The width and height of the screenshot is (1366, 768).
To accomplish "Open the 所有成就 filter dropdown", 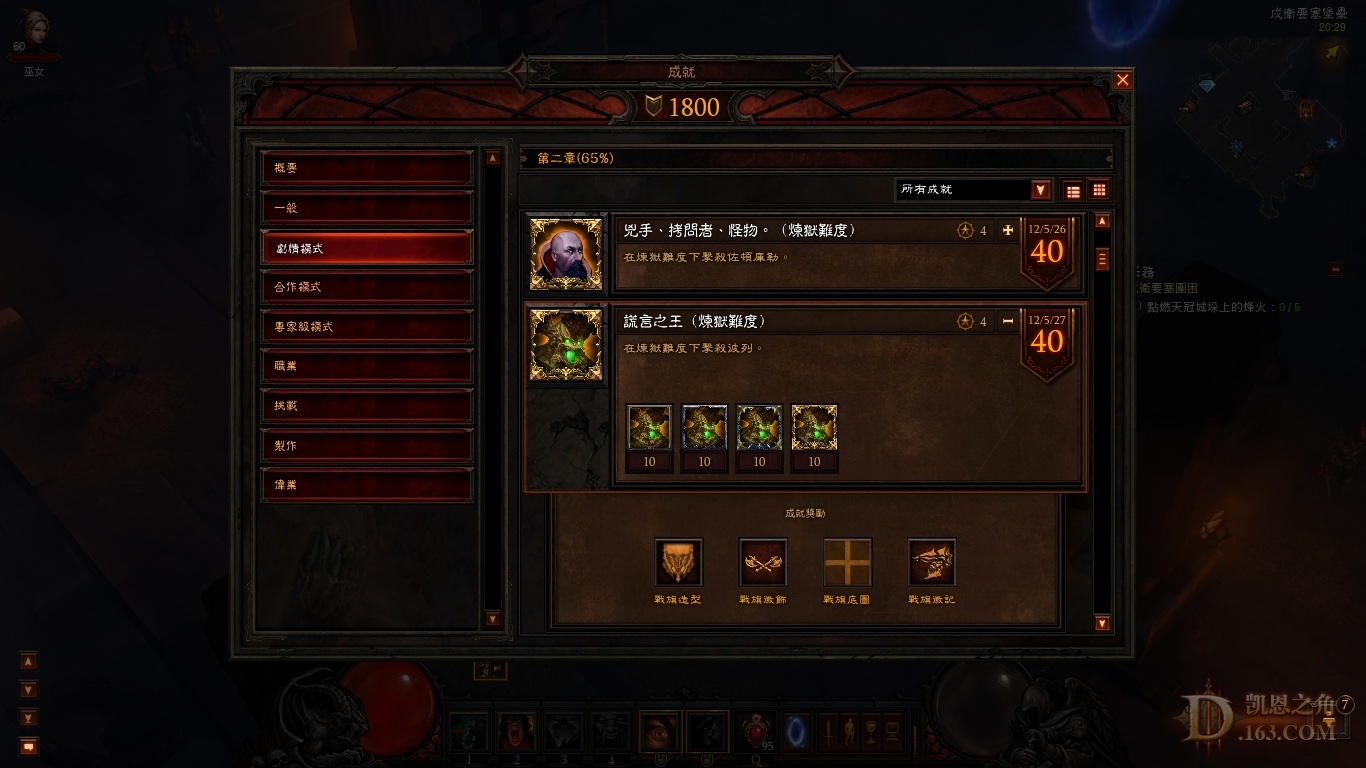I will click(1041, 190).
